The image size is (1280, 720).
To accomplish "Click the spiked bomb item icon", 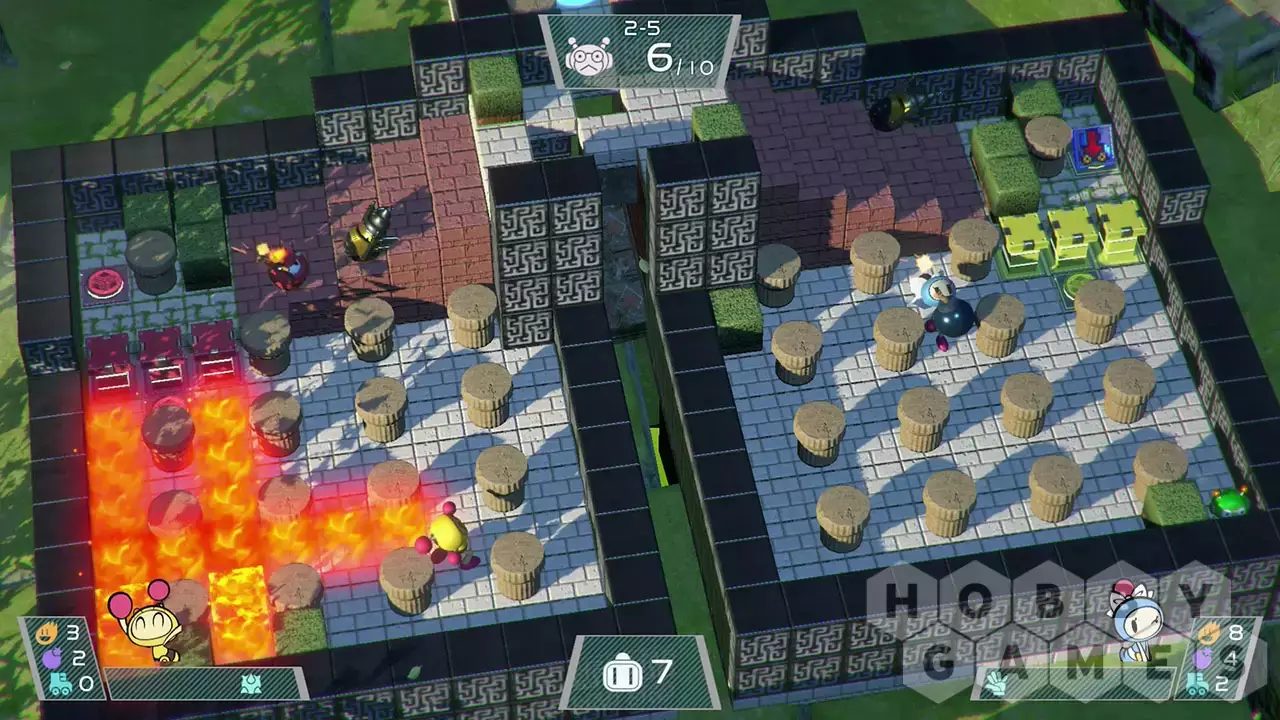I will (x=251, y=683).
